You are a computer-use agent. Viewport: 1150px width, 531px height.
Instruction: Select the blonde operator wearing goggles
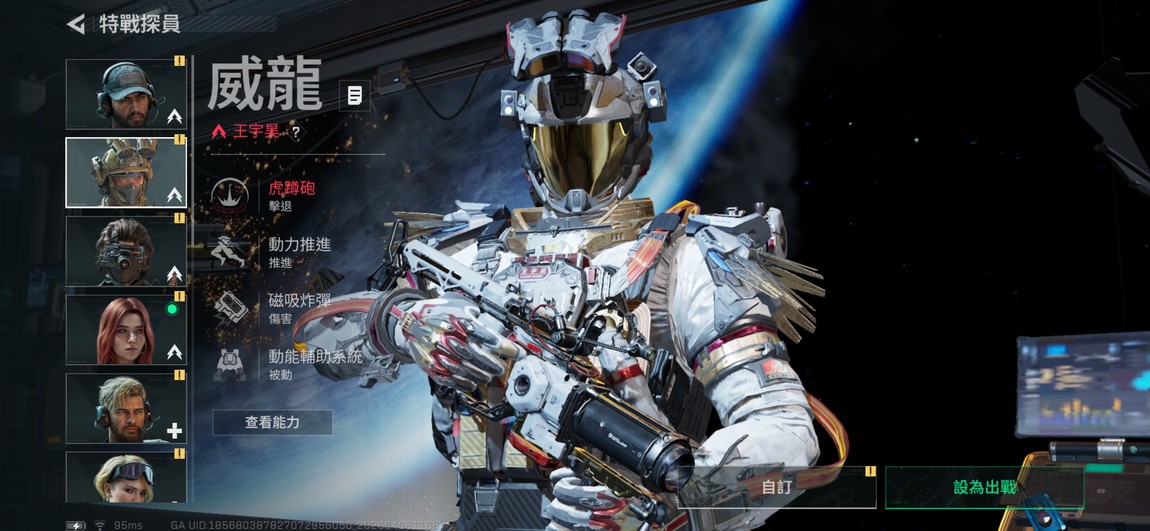click(126, 477)
